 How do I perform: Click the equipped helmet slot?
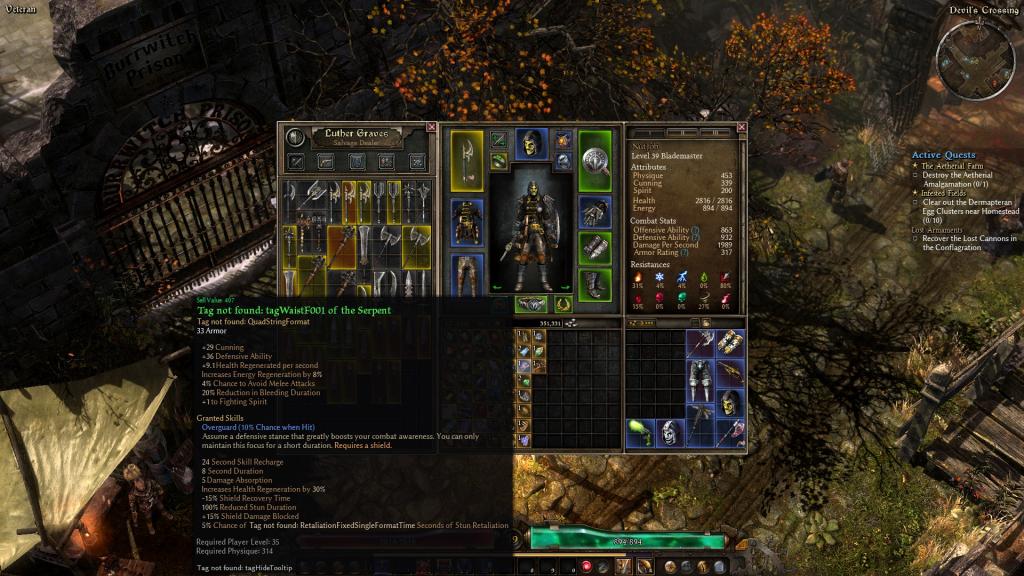[x=531, y=144]
